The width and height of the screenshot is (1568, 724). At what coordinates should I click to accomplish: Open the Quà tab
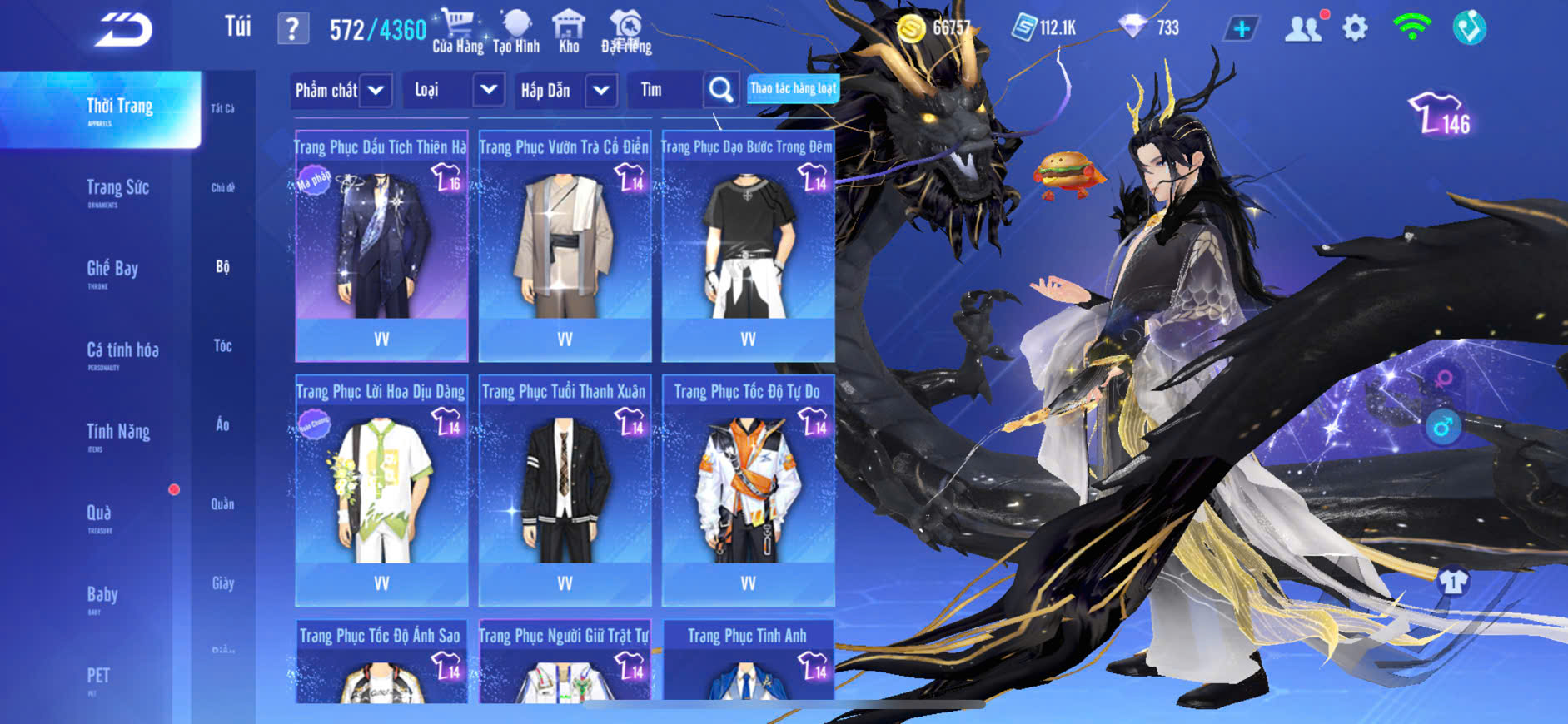point(99,515)
